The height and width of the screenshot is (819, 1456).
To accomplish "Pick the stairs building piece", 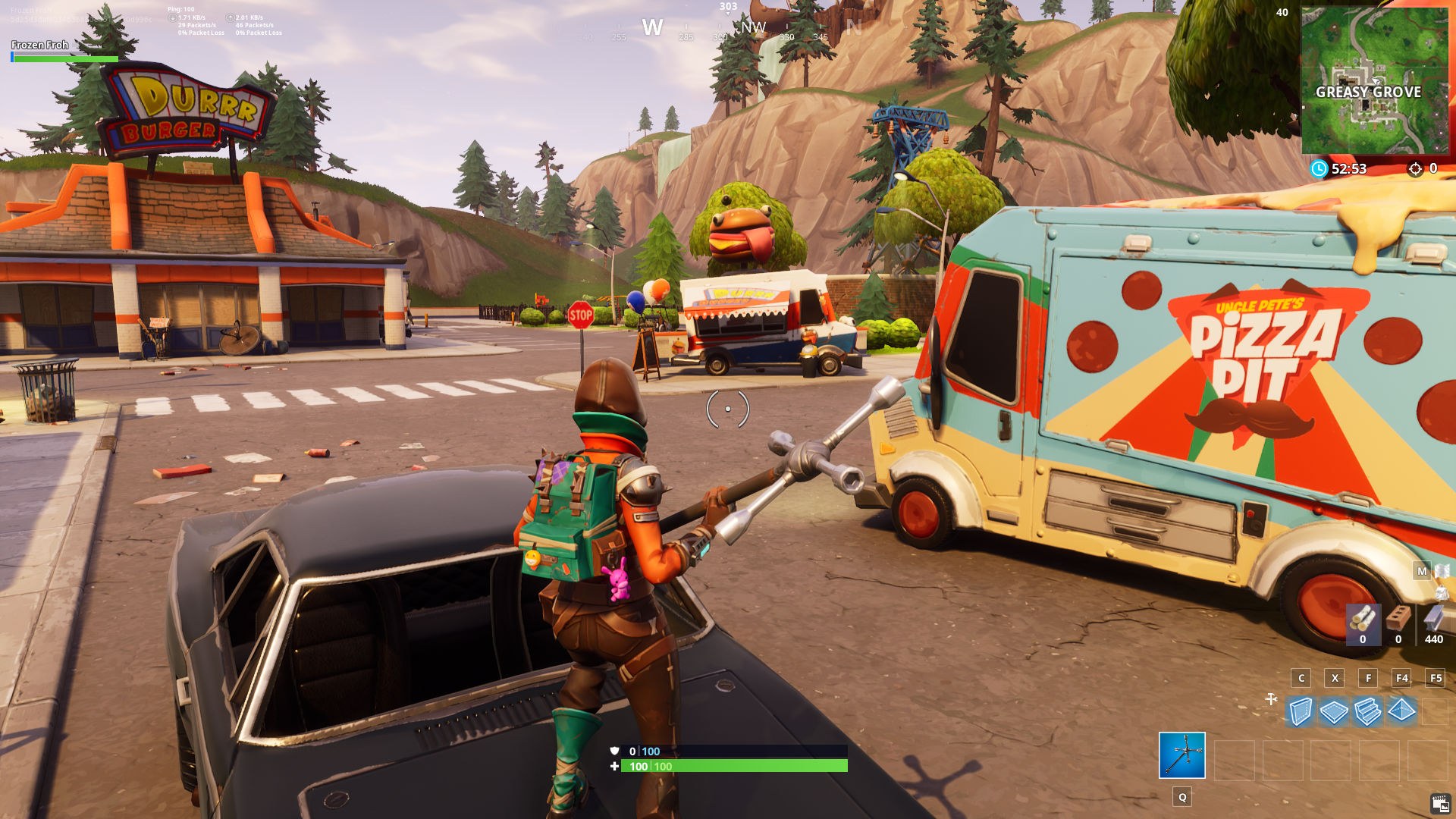I will pos(1367,712).
